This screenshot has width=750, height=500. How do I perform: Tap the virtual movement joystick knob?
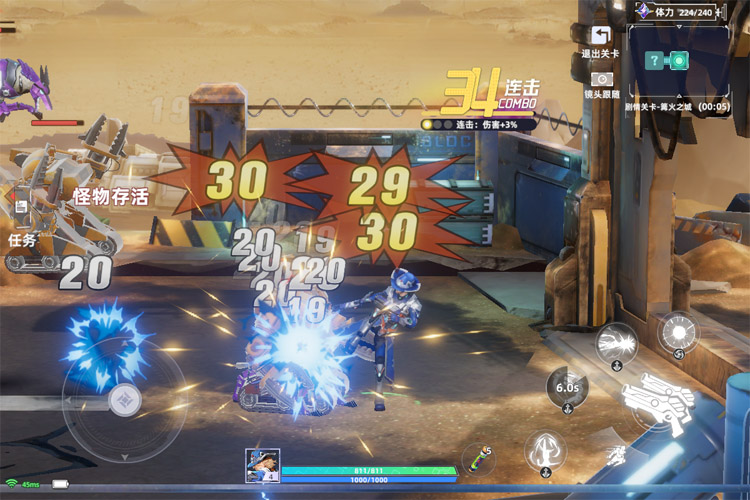pyautogui.click(x=124, y=400)
